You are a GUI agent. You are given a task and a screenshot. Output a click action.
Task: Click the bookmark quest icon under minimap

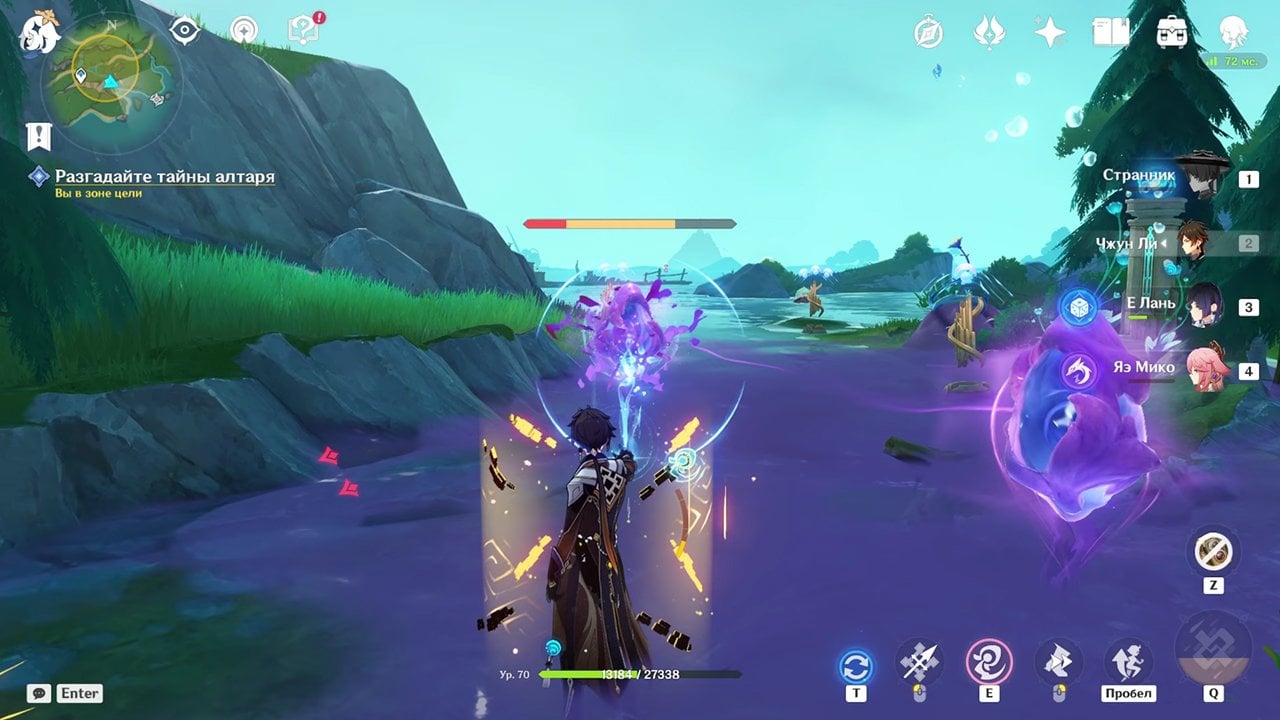coord(39,136)
